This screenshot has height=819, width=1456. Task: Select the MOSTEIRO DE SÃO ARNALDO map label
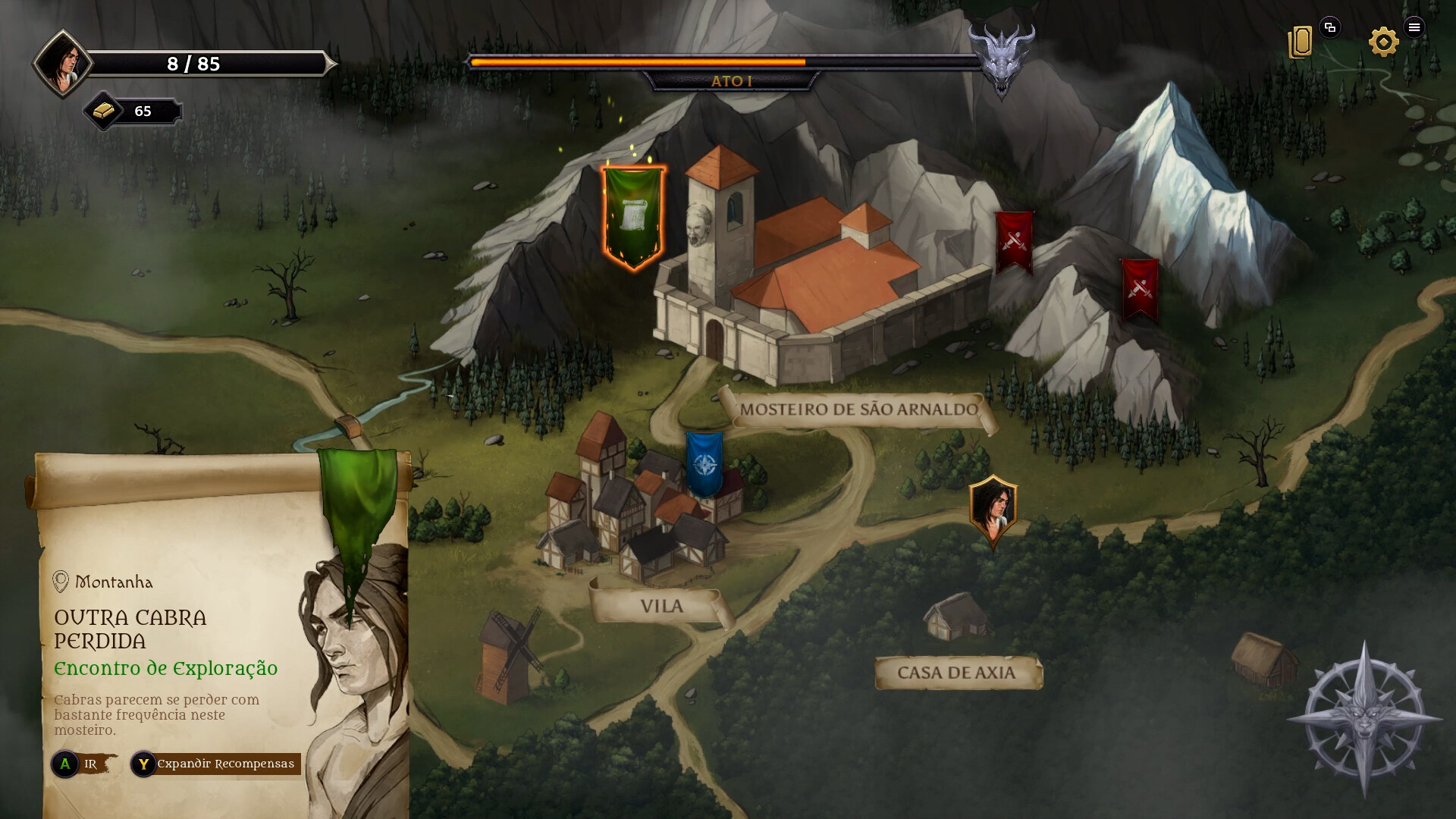[857, 408]
